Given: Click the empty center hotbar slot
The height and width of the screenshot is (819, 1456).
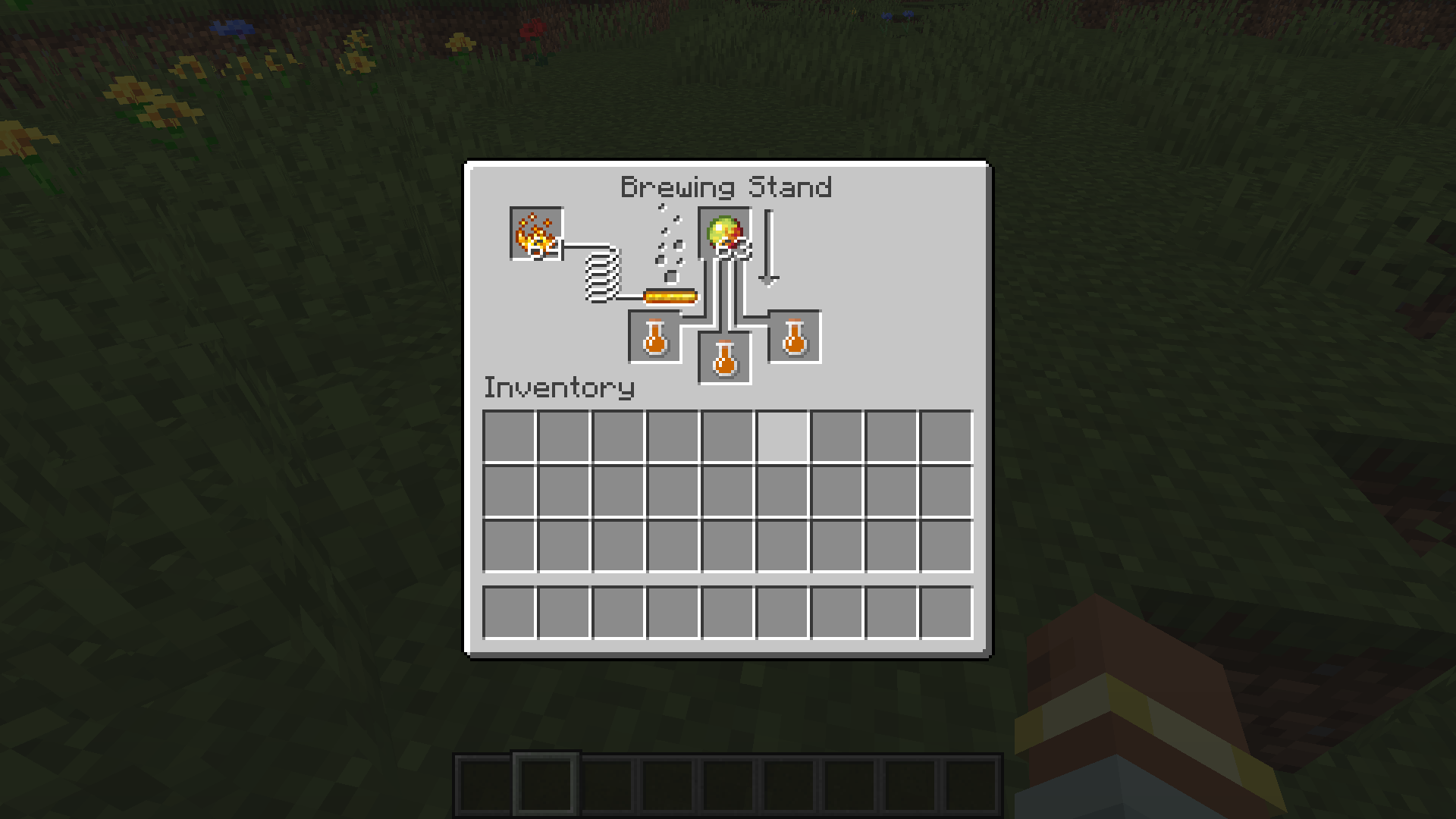Looking at the screenshot, I should click(728, 785).
